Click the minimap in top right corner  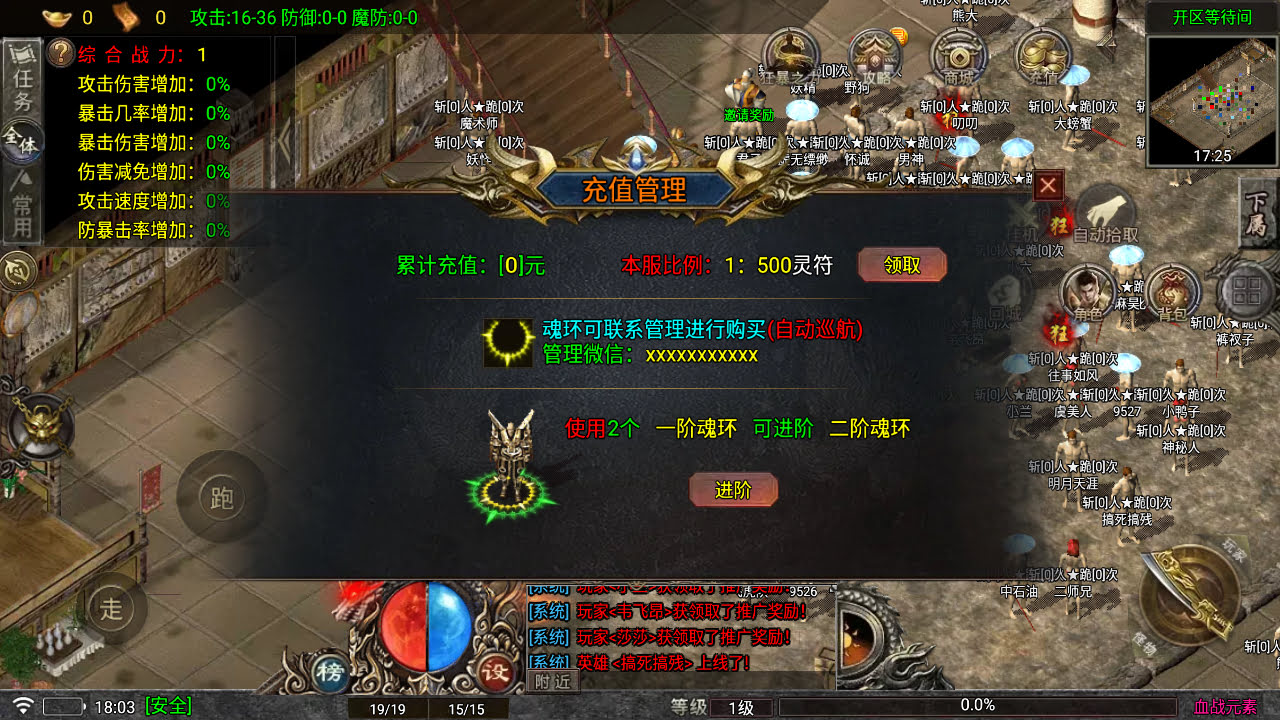tap(1212, 96)
